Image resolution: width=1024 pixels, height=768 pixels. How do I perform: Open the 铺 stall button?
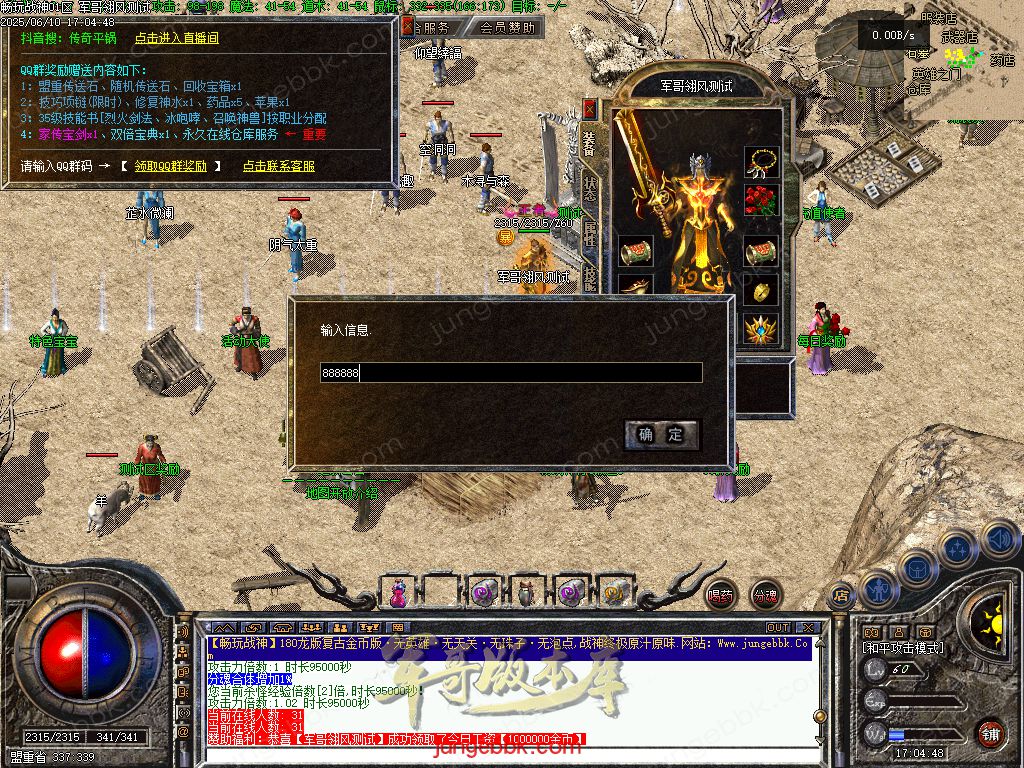(990, 732)
